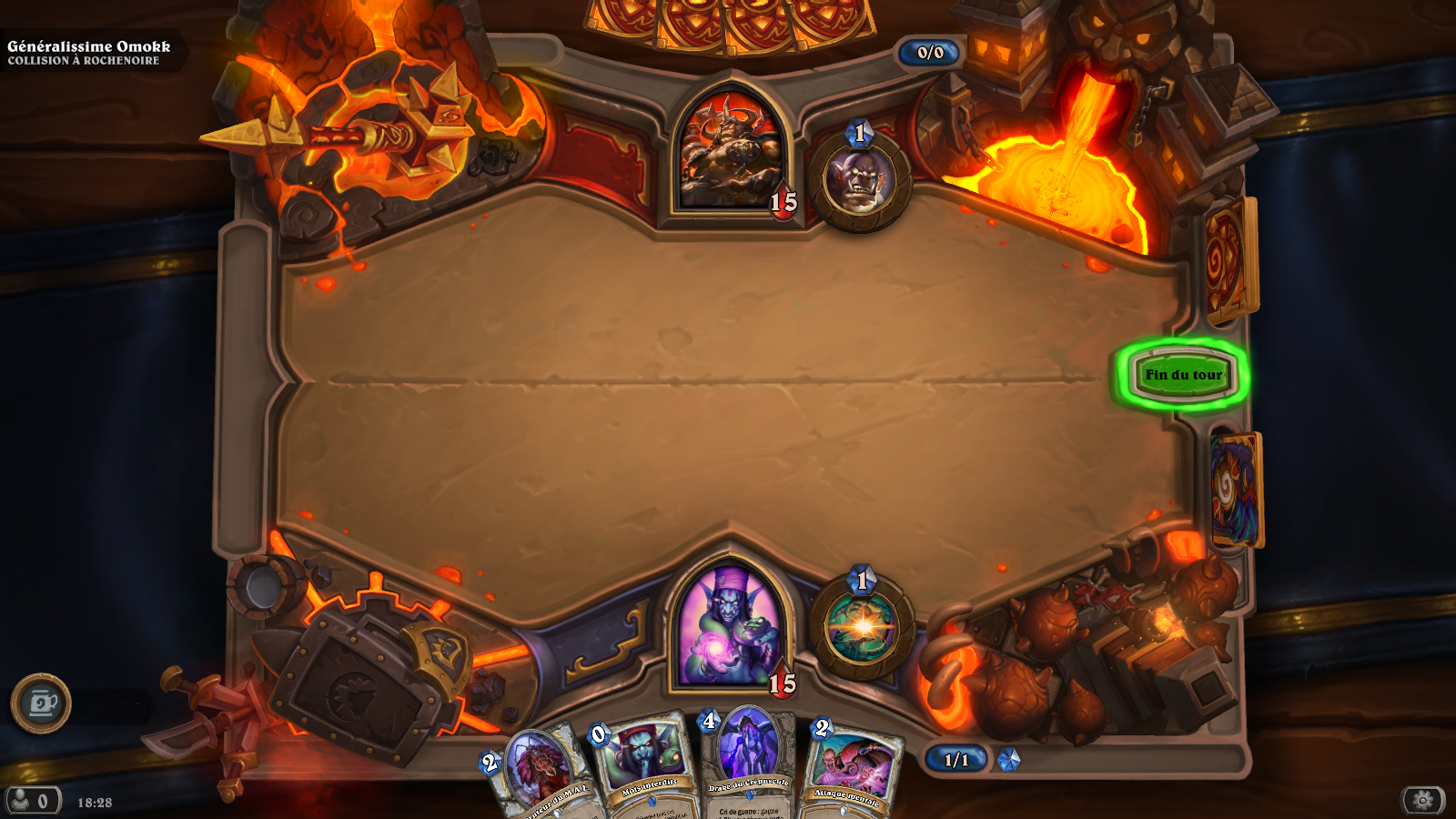Open the settings gear menu
The height and width of the screenshot is (819, 1456).
[x=1423, y=800]
